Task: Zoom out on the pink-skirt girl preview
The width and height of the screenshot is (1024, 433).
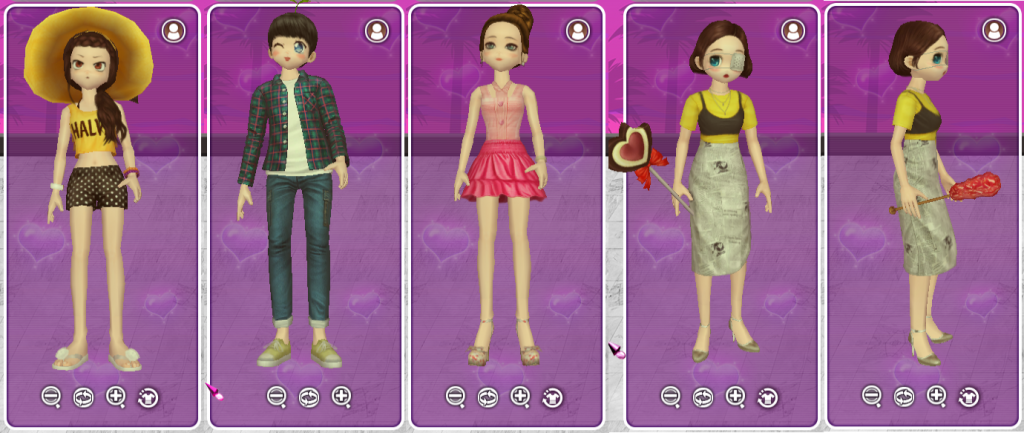Action: coord(455,396)
